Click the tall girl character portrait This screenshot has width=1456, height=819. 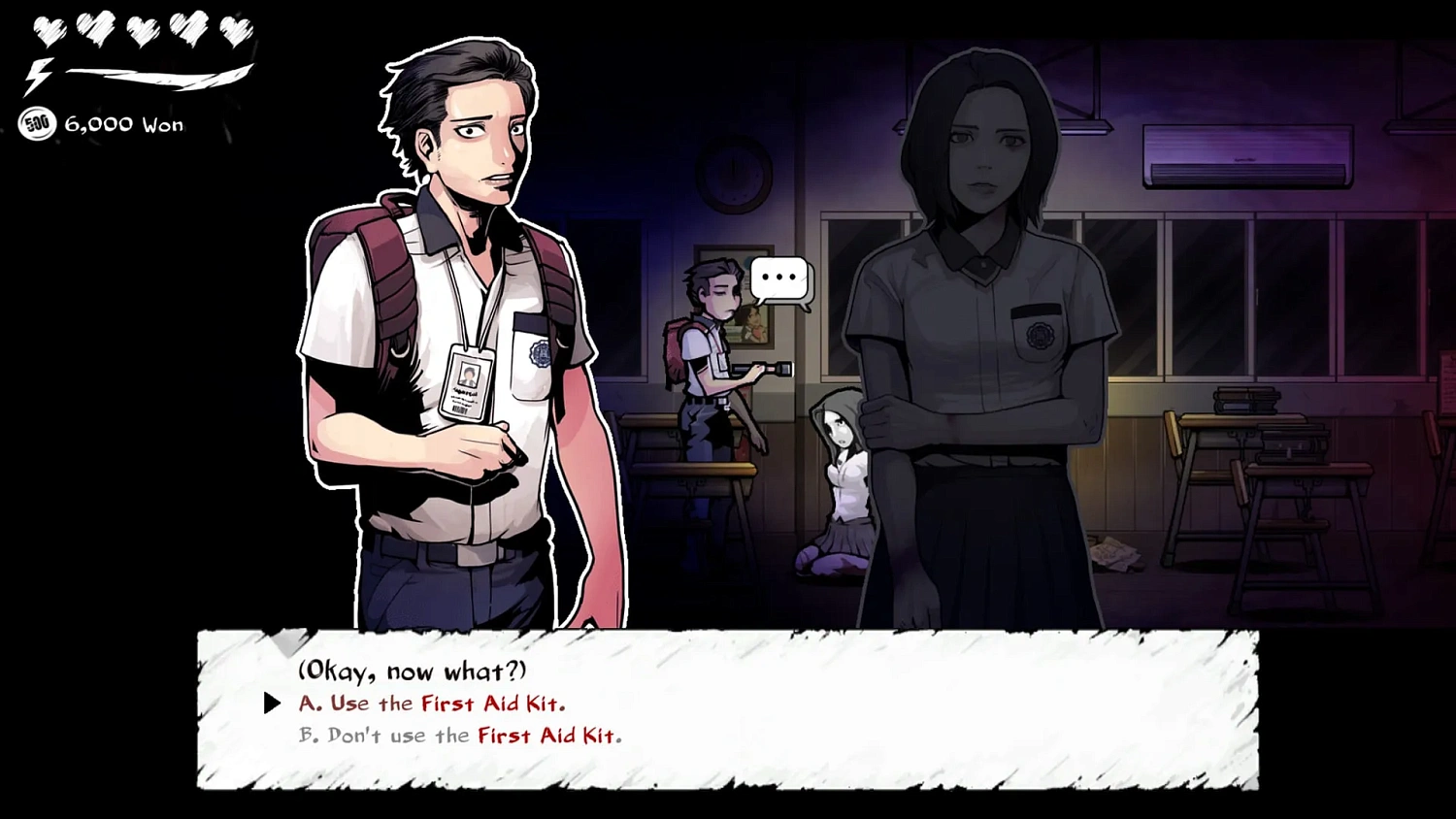coord(980,291)
